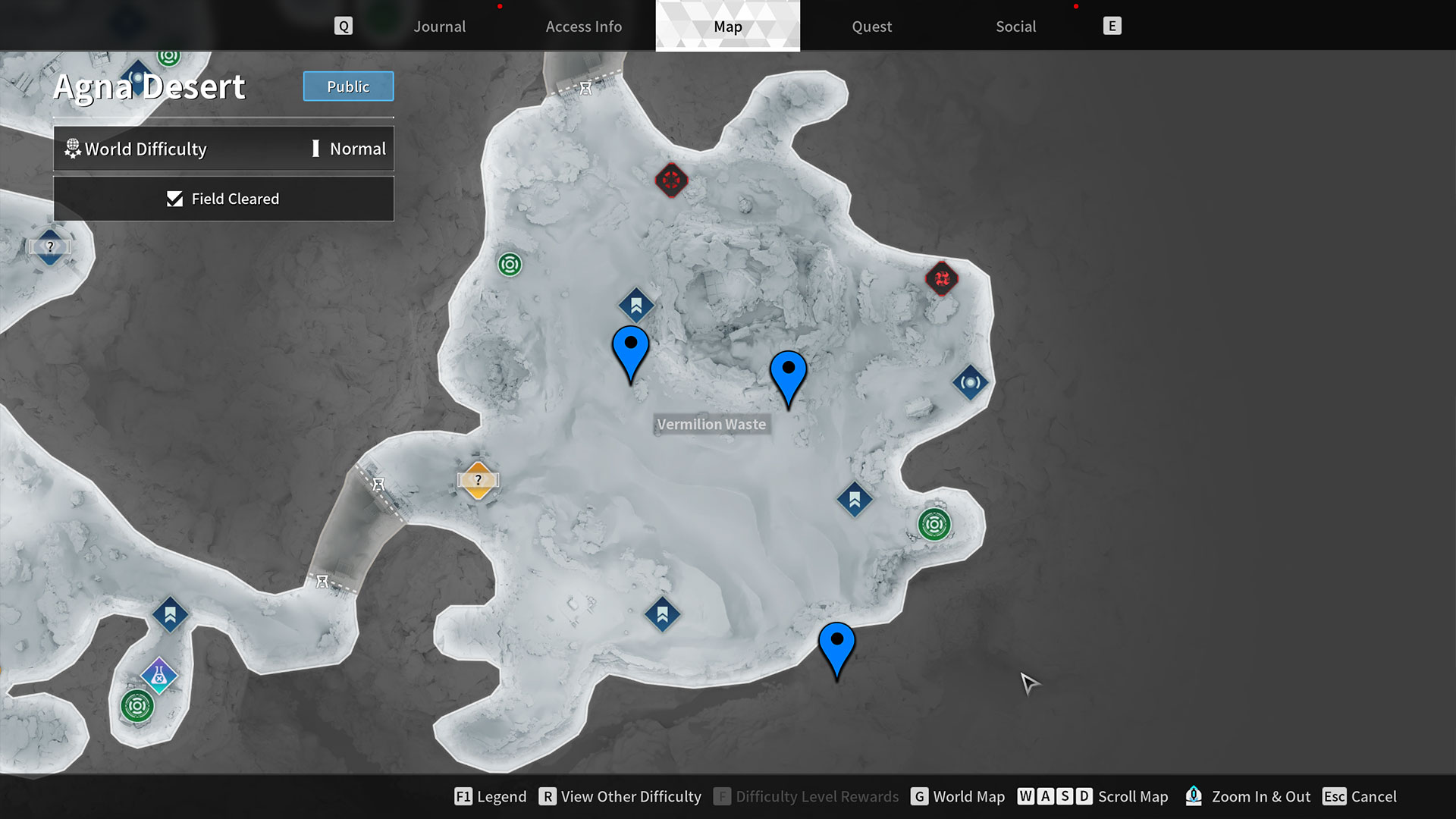Open the red void fusion reactor marker on the east

(940, 278)
